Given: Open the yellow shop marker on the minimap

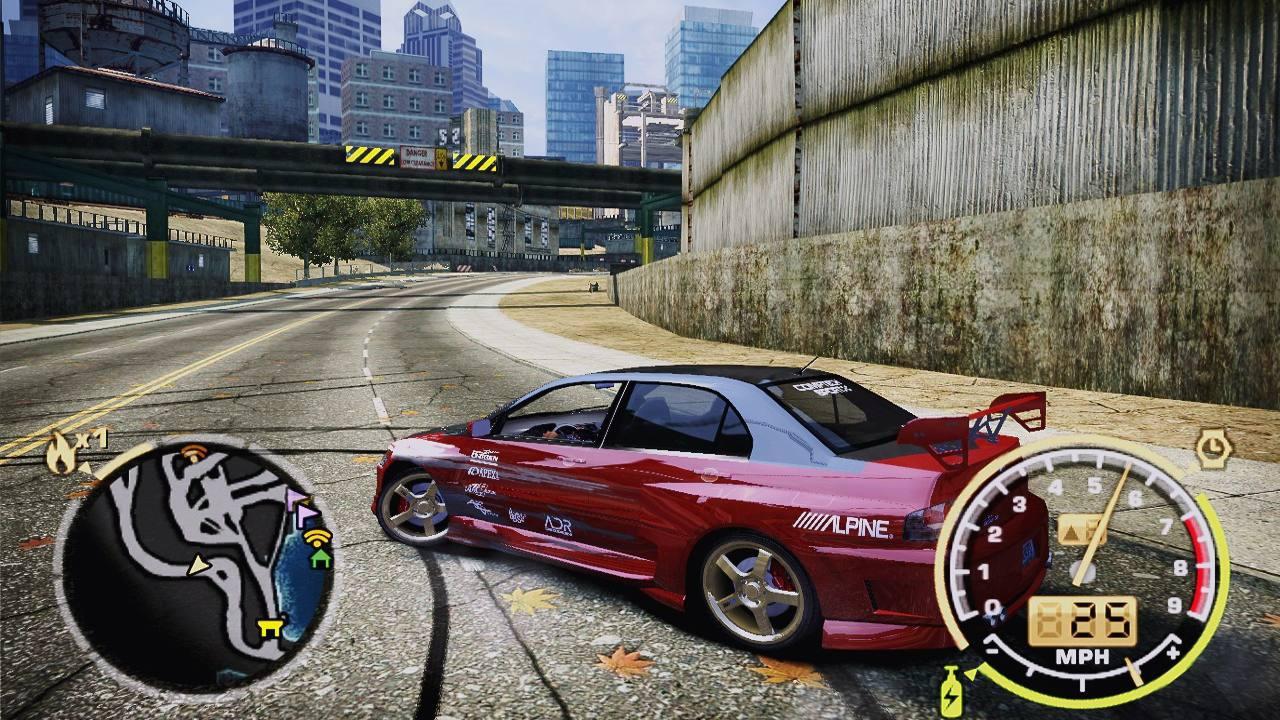Looking at the screenshot, I should click(268, 626).
